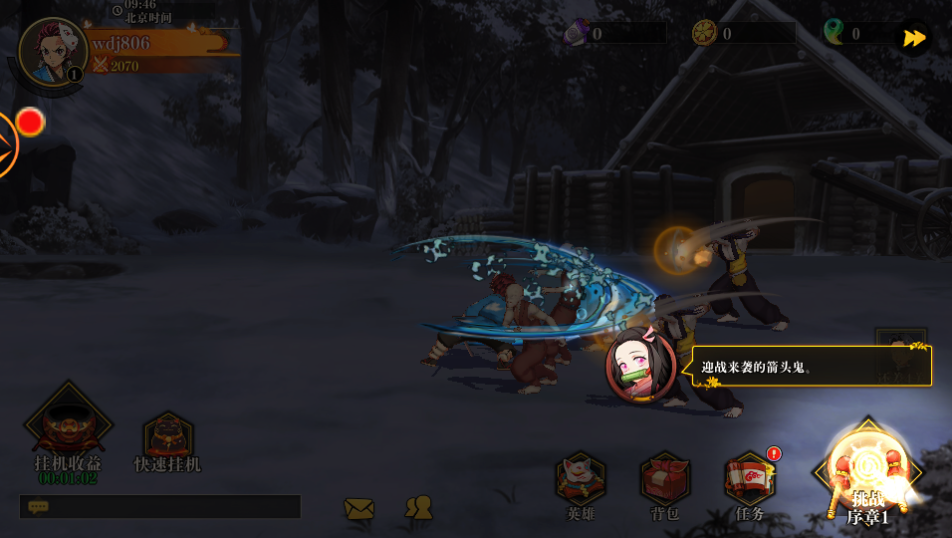
Task: Activate 快速挂机 quick idle button
Action: (x=168, y=440)
